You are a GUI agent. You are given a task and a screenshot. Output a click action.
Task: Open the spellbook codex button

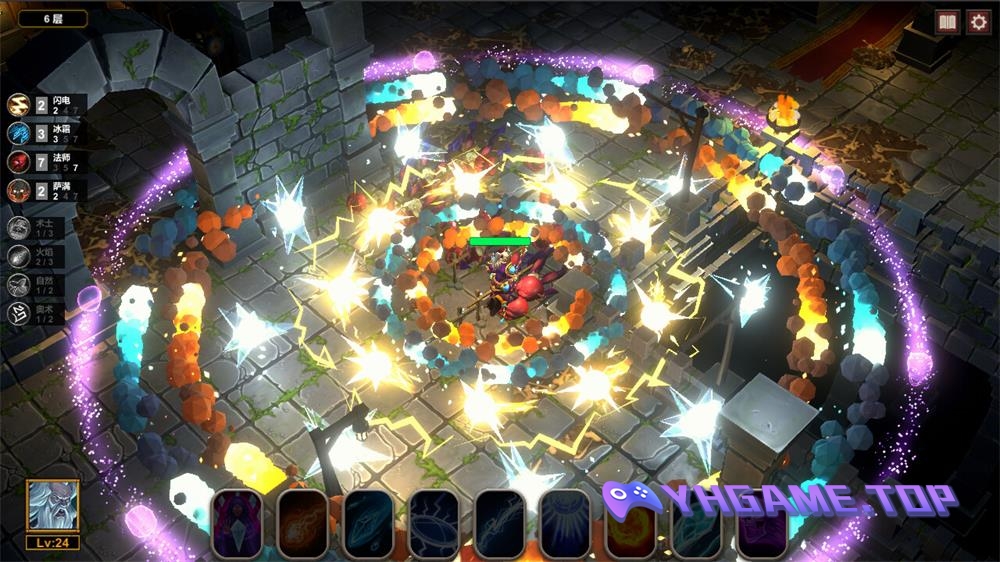947,22
